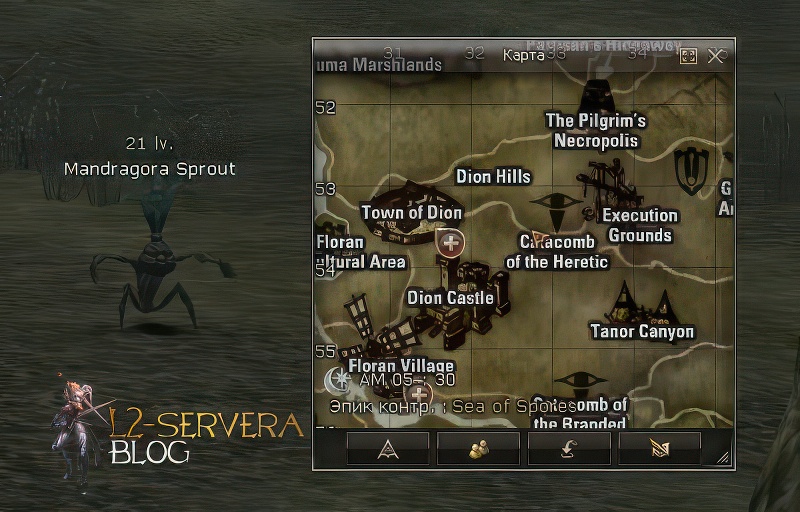
Task: Select Execution Grounds on the map
Action: pos(639,225)
